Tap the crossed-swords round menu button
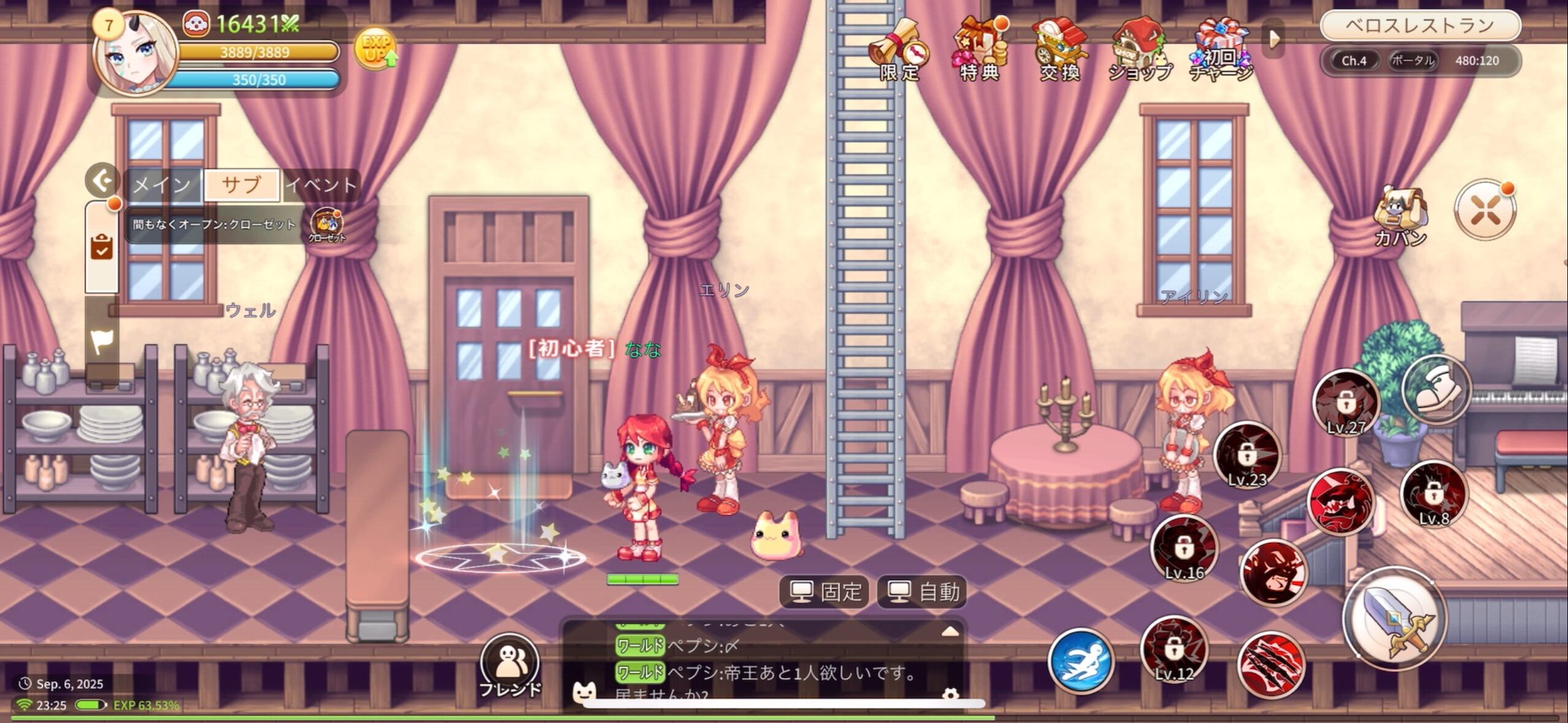The width and height of the screenshot is (1568, 723). (1485, 210)
